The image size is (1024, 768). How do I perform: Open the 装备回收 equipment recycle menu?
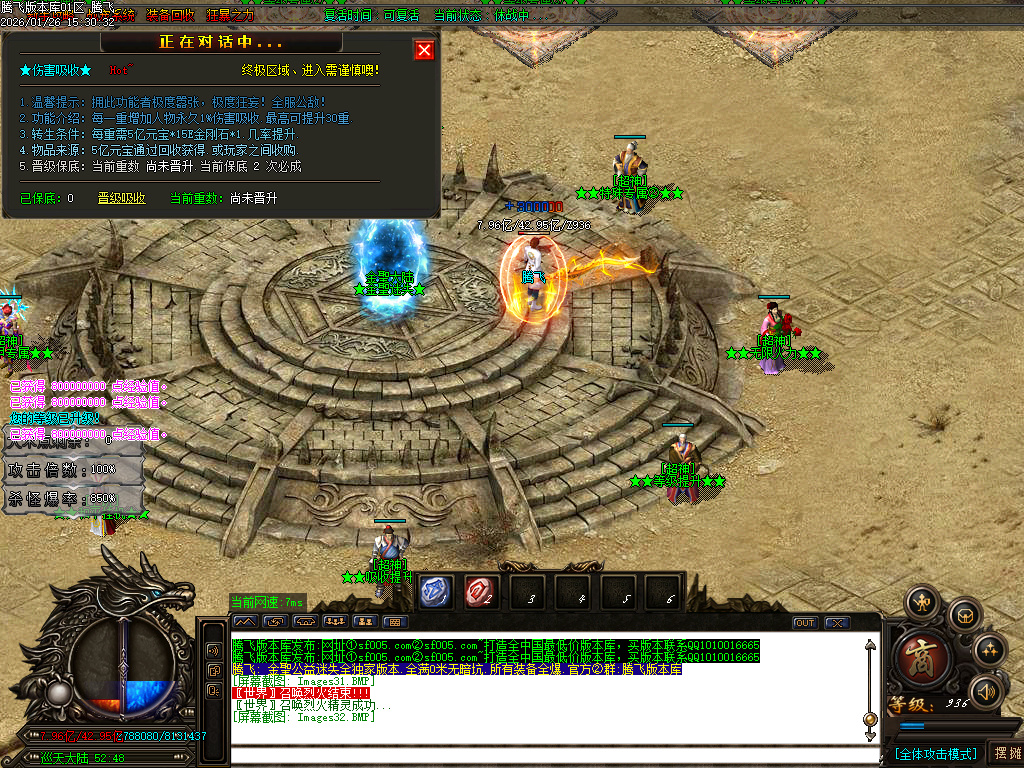[x=171, y=16]
